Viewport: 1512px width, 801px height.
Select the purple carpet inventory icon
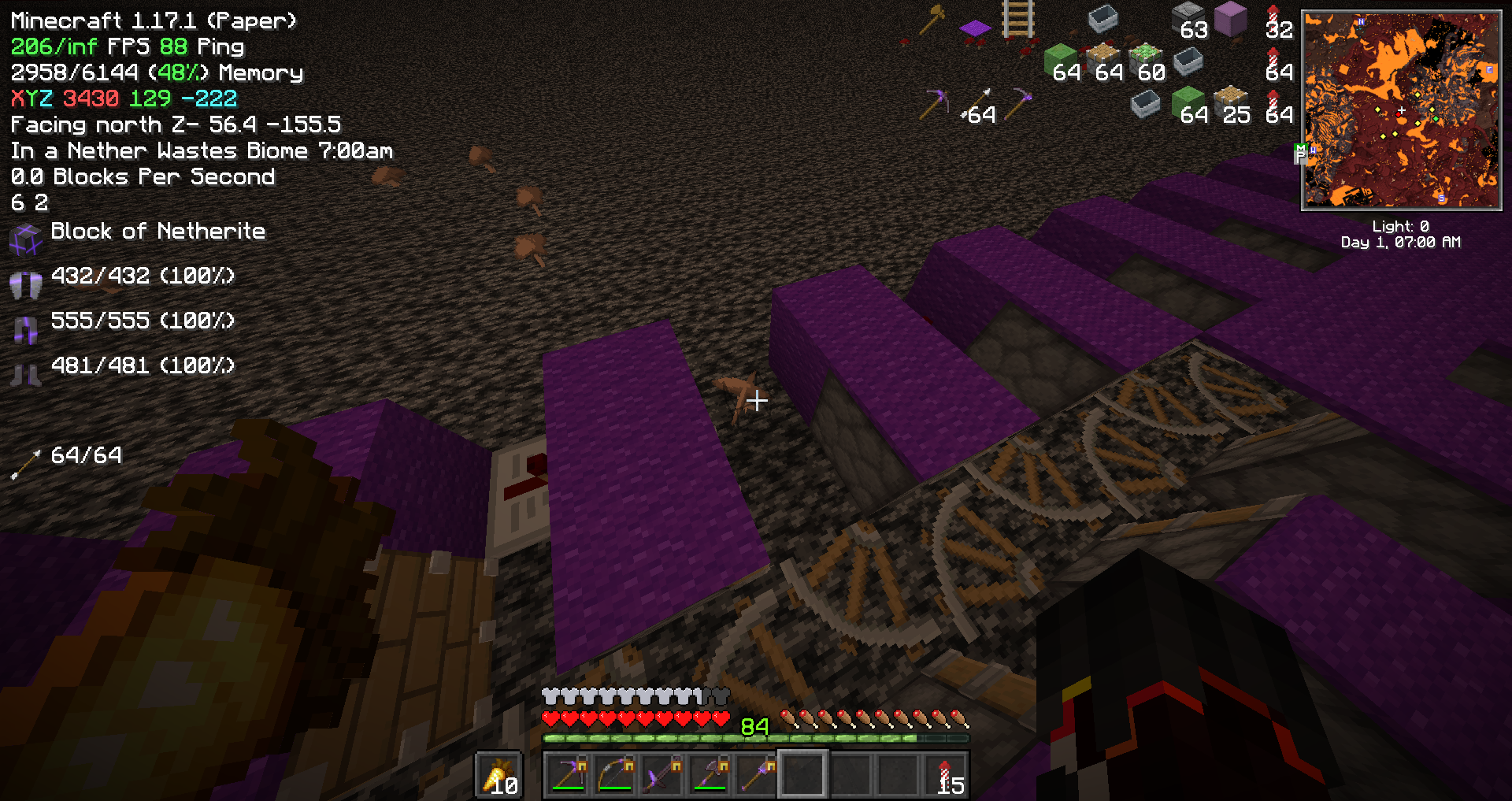[975, 28]
